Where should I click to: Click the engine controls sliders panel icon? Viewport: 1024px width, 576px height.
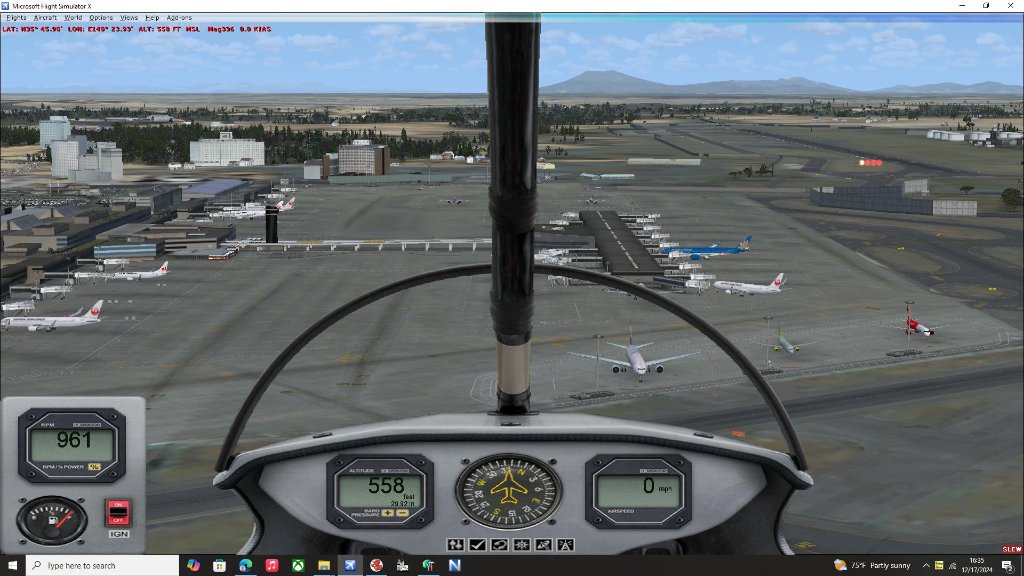point(457,545)
